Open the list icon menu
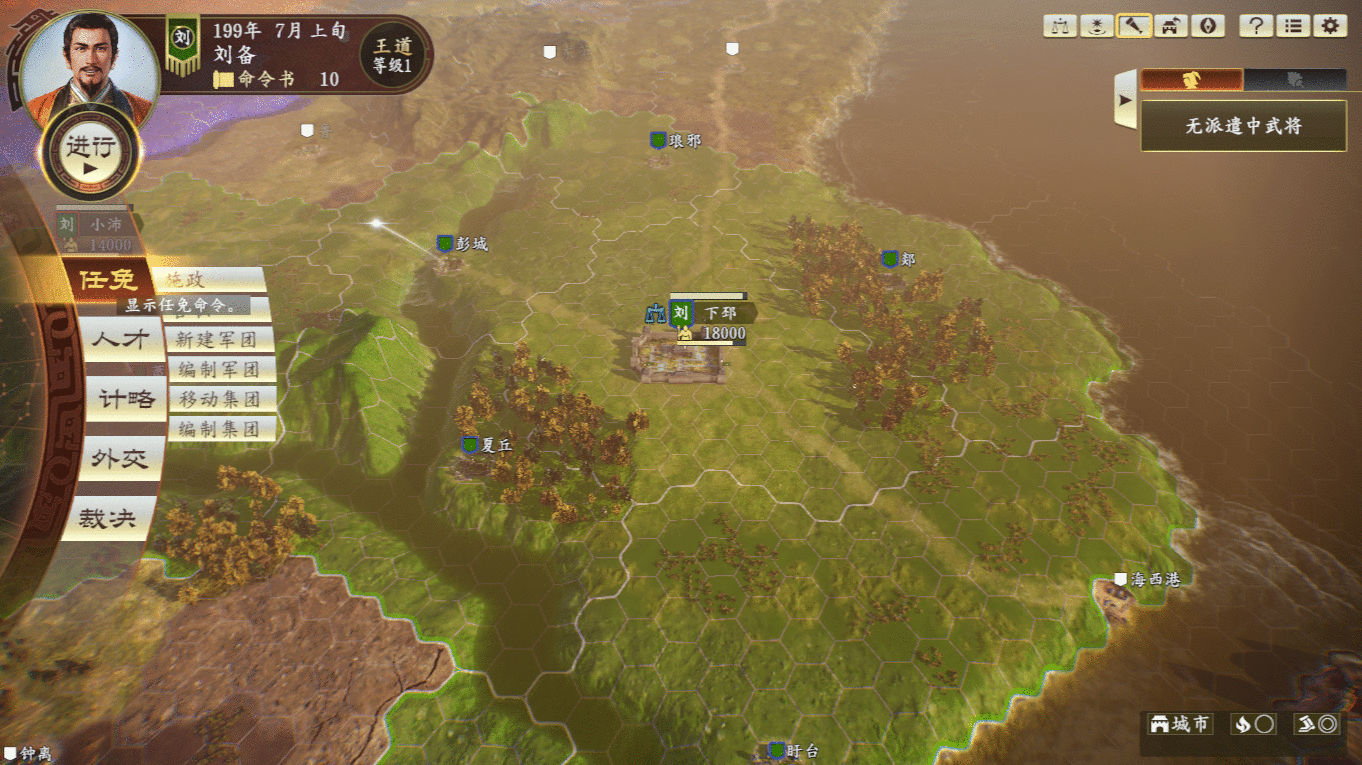The width and height of the screenshot is (1362, 765). [1293, 26]
